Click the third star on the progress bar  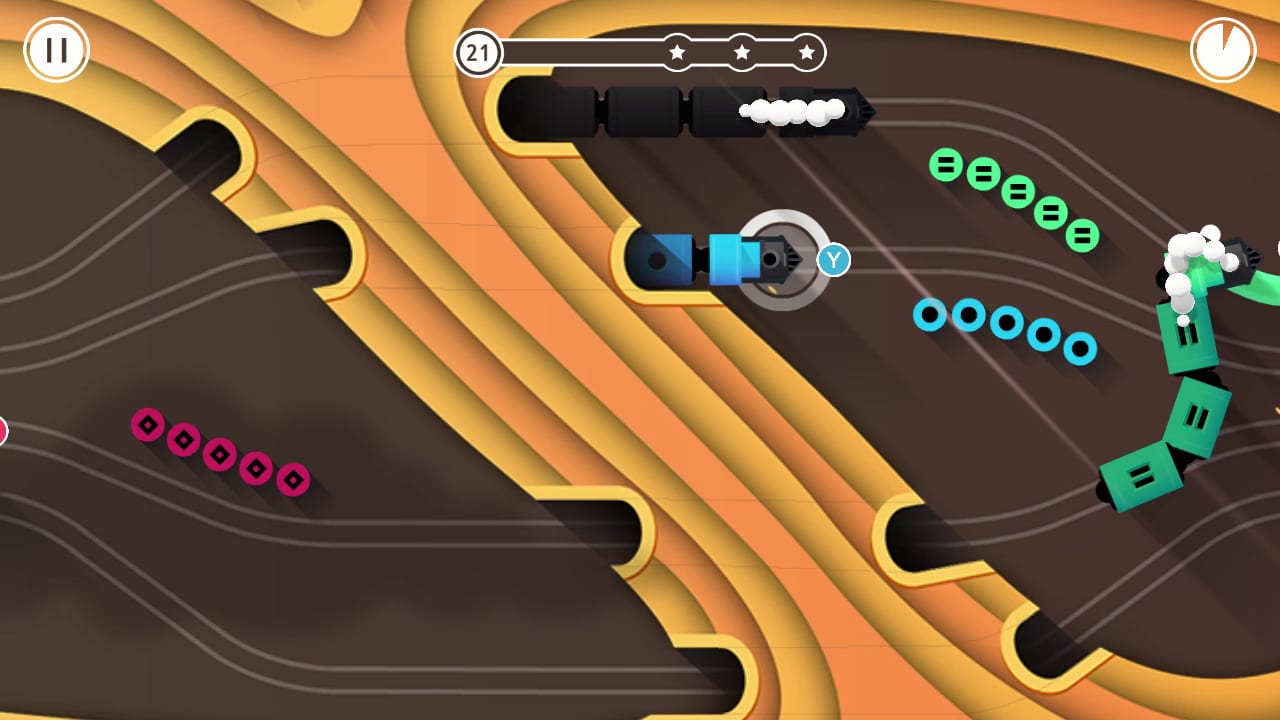tap(806, 53)
